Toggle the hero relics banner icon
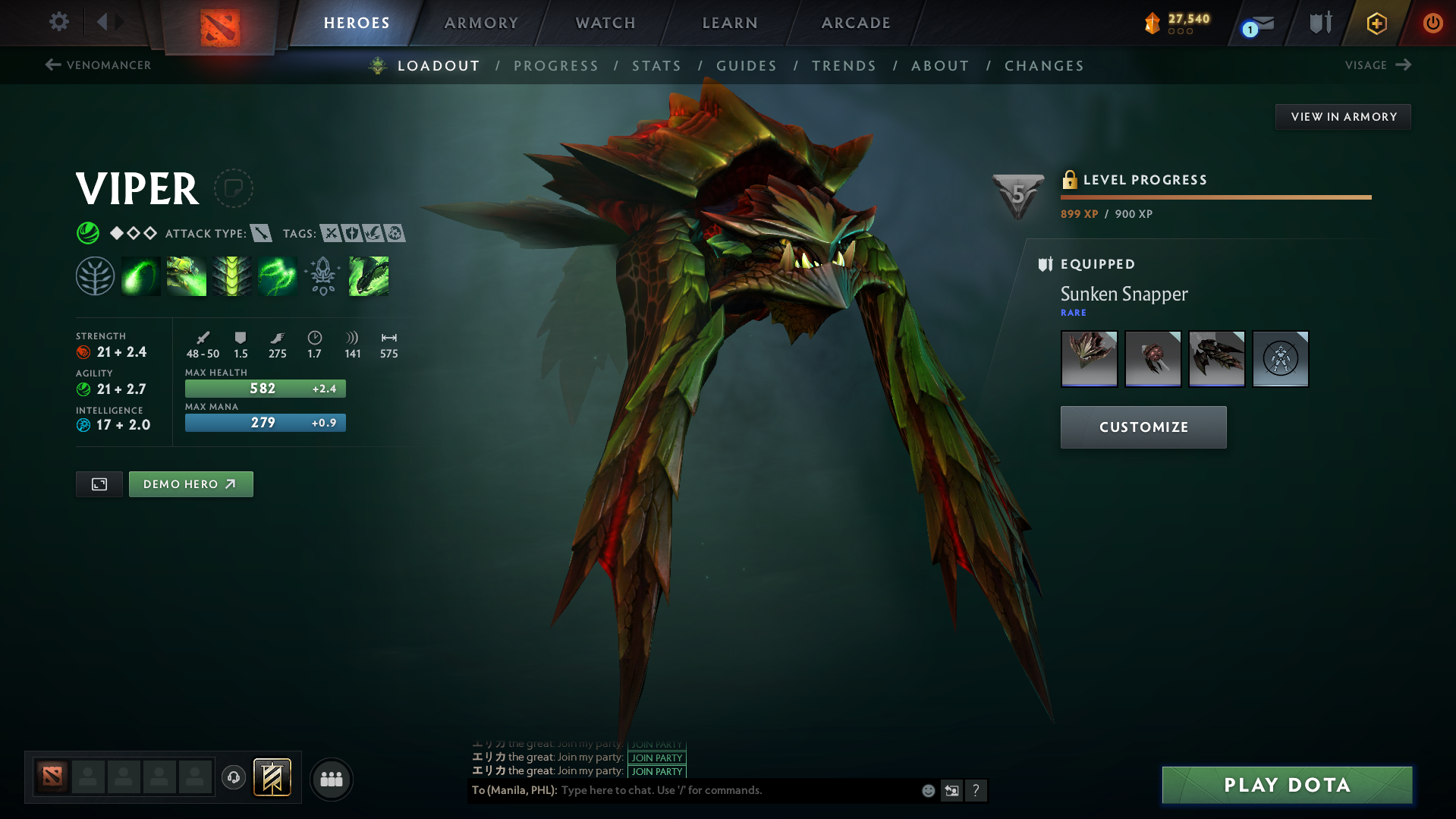This screenshot has height=819, width=1456. click(x=272, y=777)
